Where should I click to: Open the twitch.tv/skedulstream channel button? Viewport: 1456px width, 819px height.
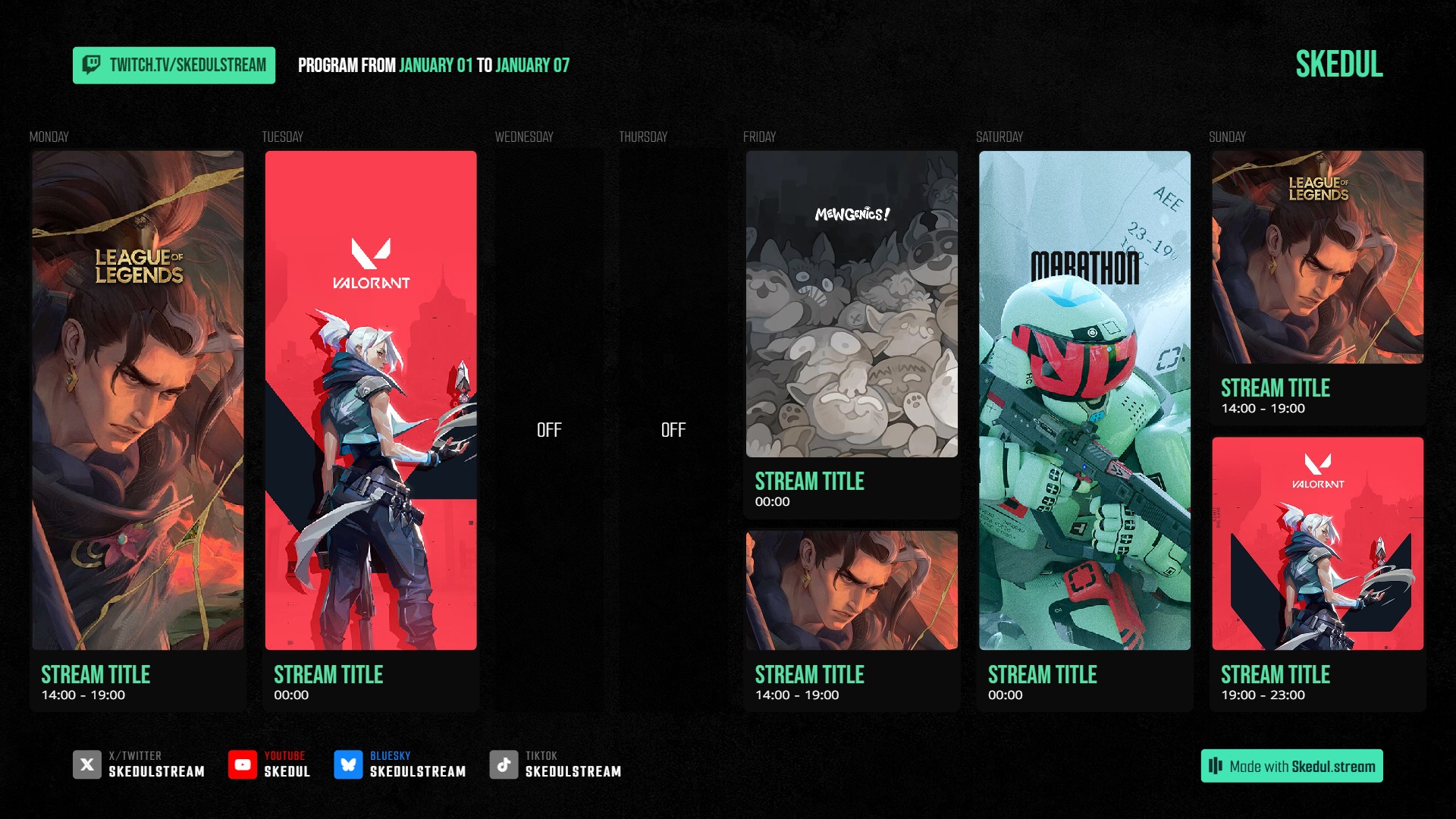pos(174,65)
